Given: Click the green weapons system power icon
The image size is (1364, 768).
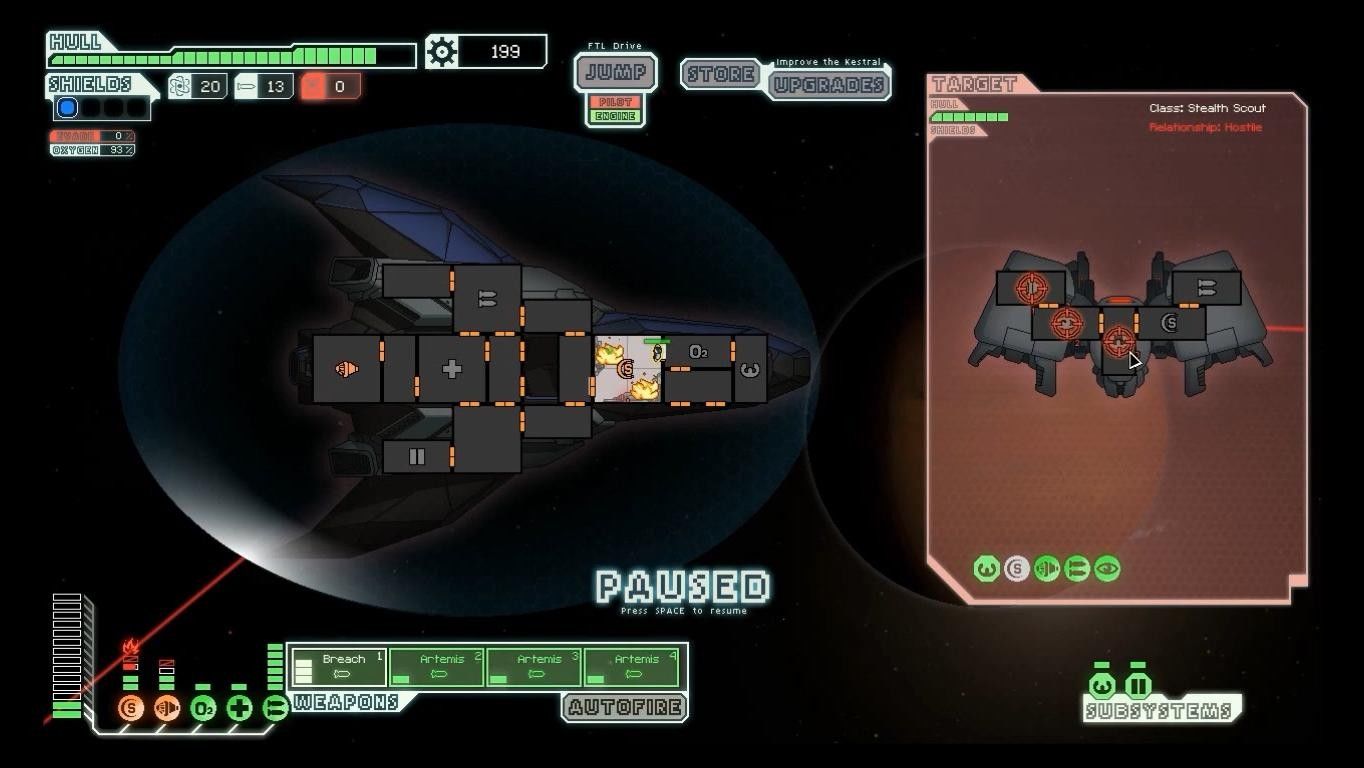Looking at the screenshot, I should (275, 709).
